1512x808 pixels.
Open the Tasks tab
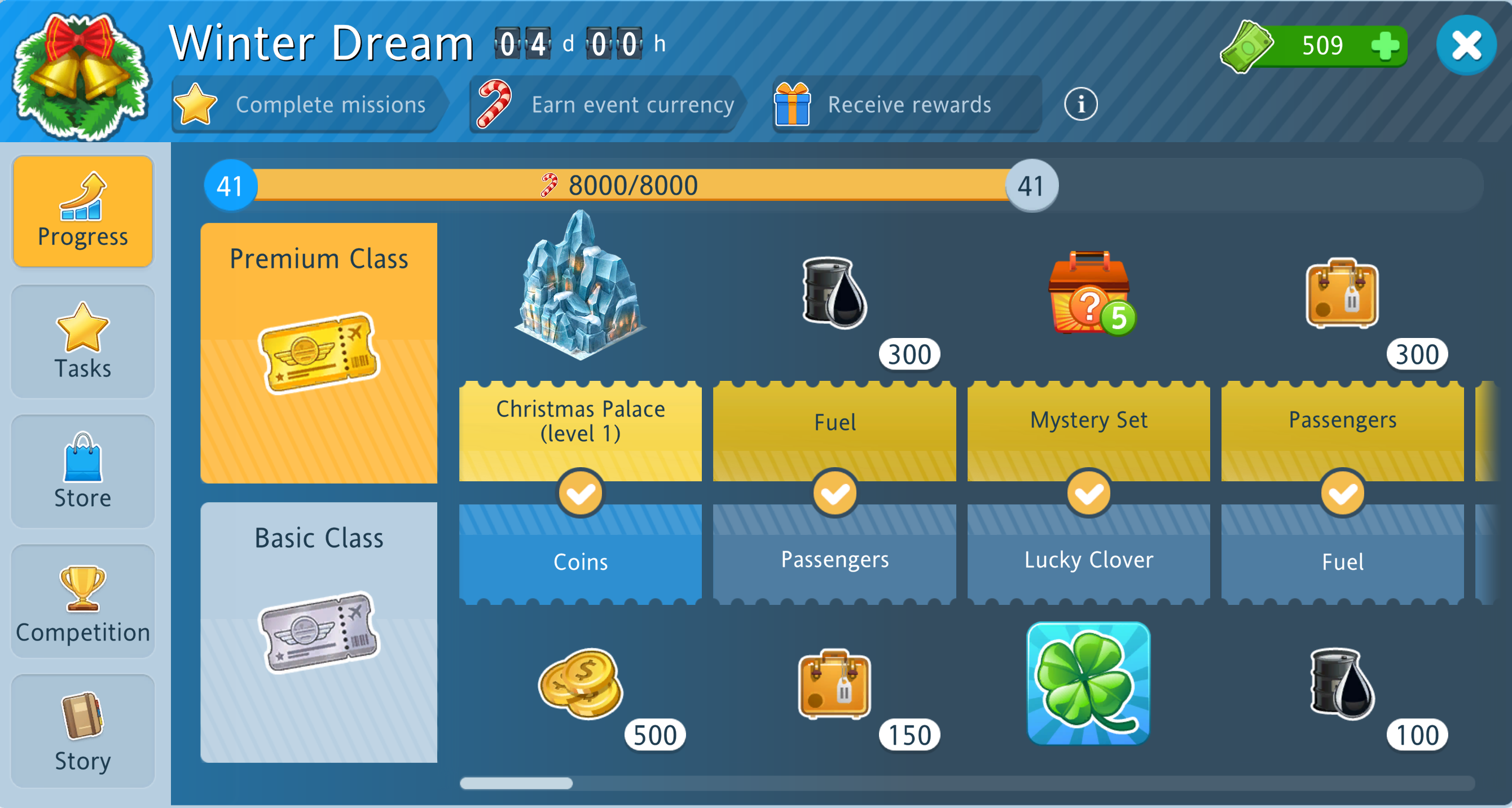[x=83, y=341]
